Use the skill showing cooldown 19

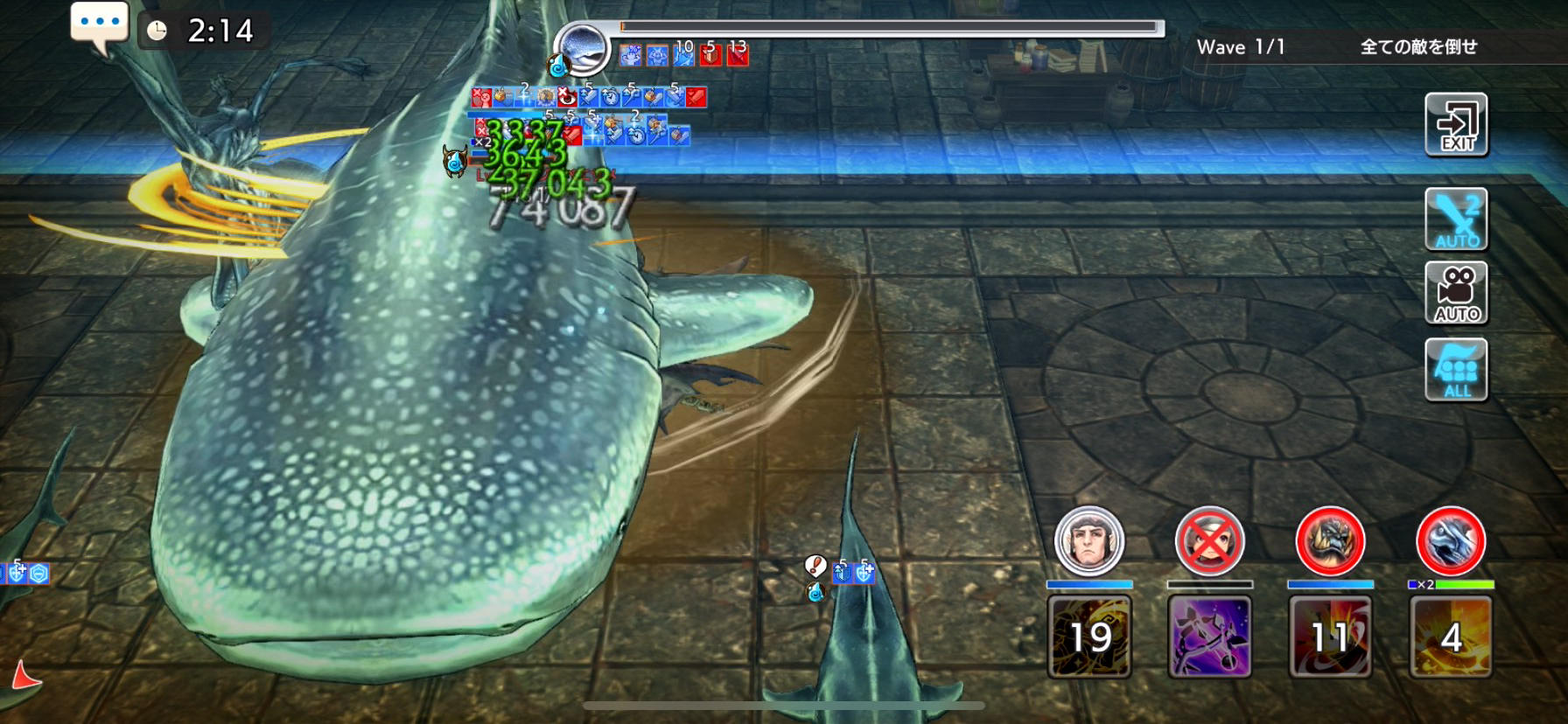pyautogui.click(x=1089, y=637)
